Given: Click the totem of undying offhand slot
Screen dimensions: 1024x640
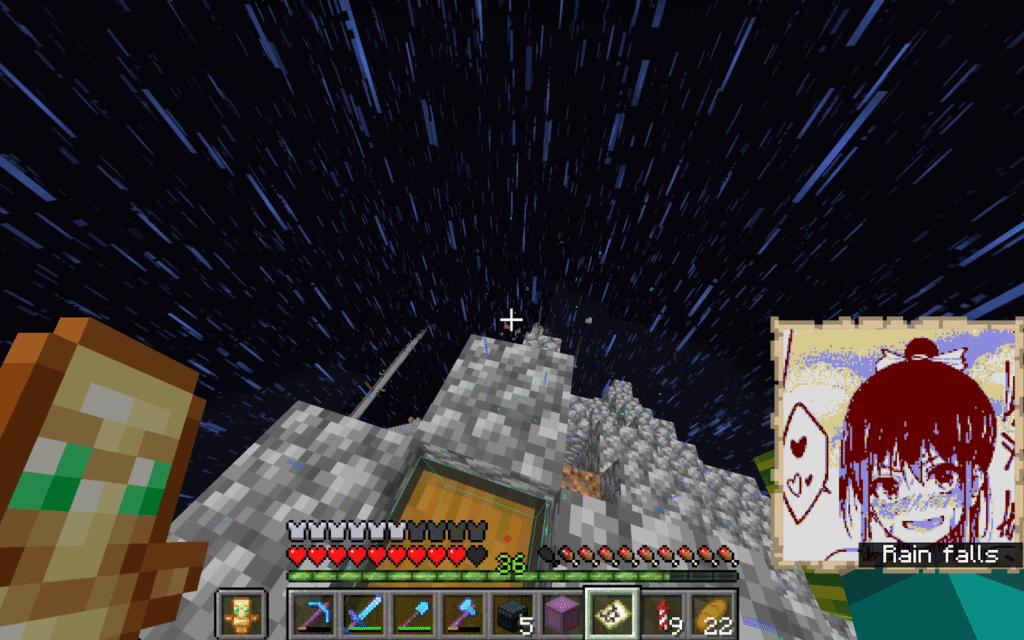Looking at the screenshot, I should pyautogui.click(x=241, y=612).
